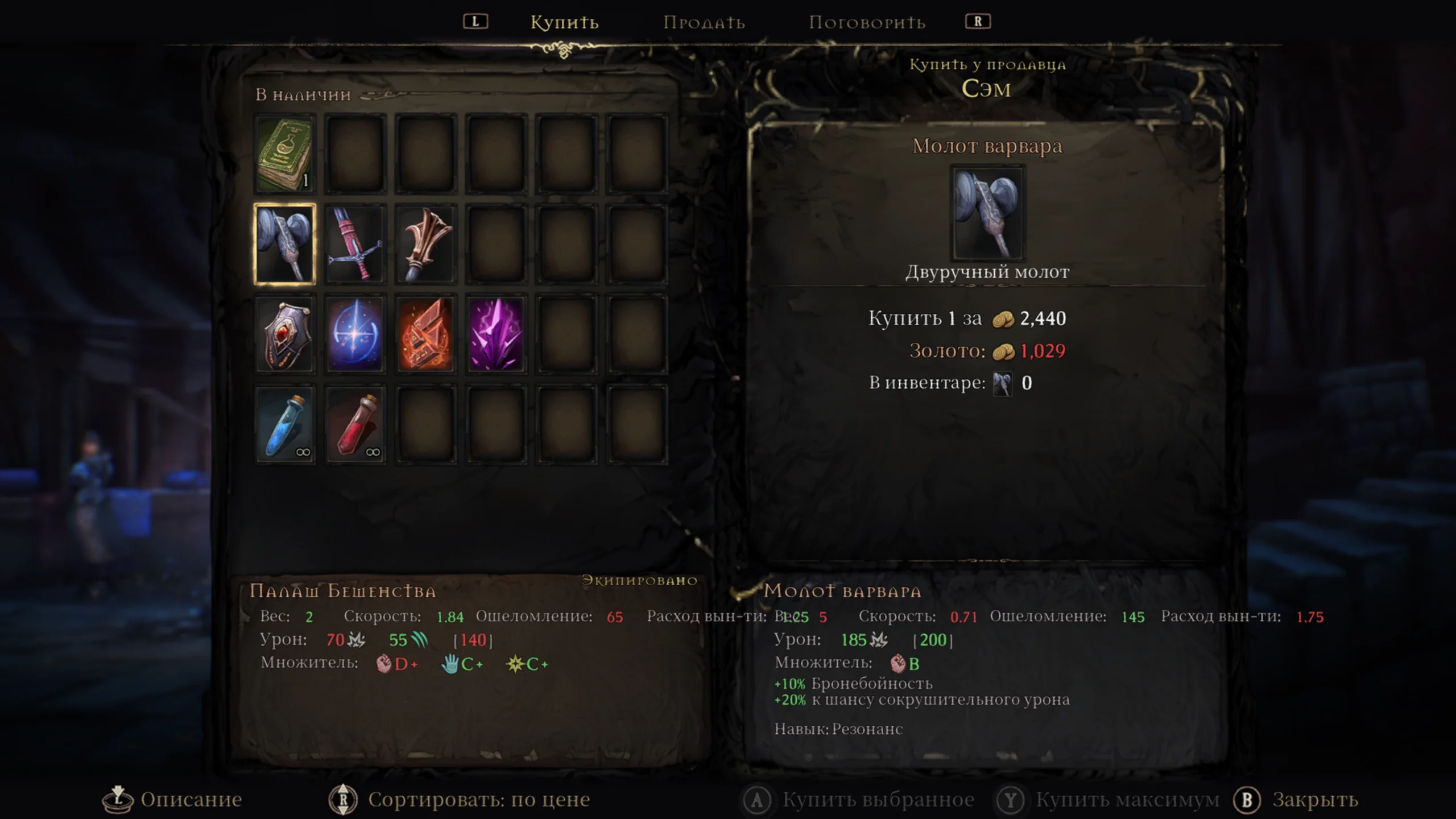
Task: Select the green alchemy book slot
Action: [284, 154]
